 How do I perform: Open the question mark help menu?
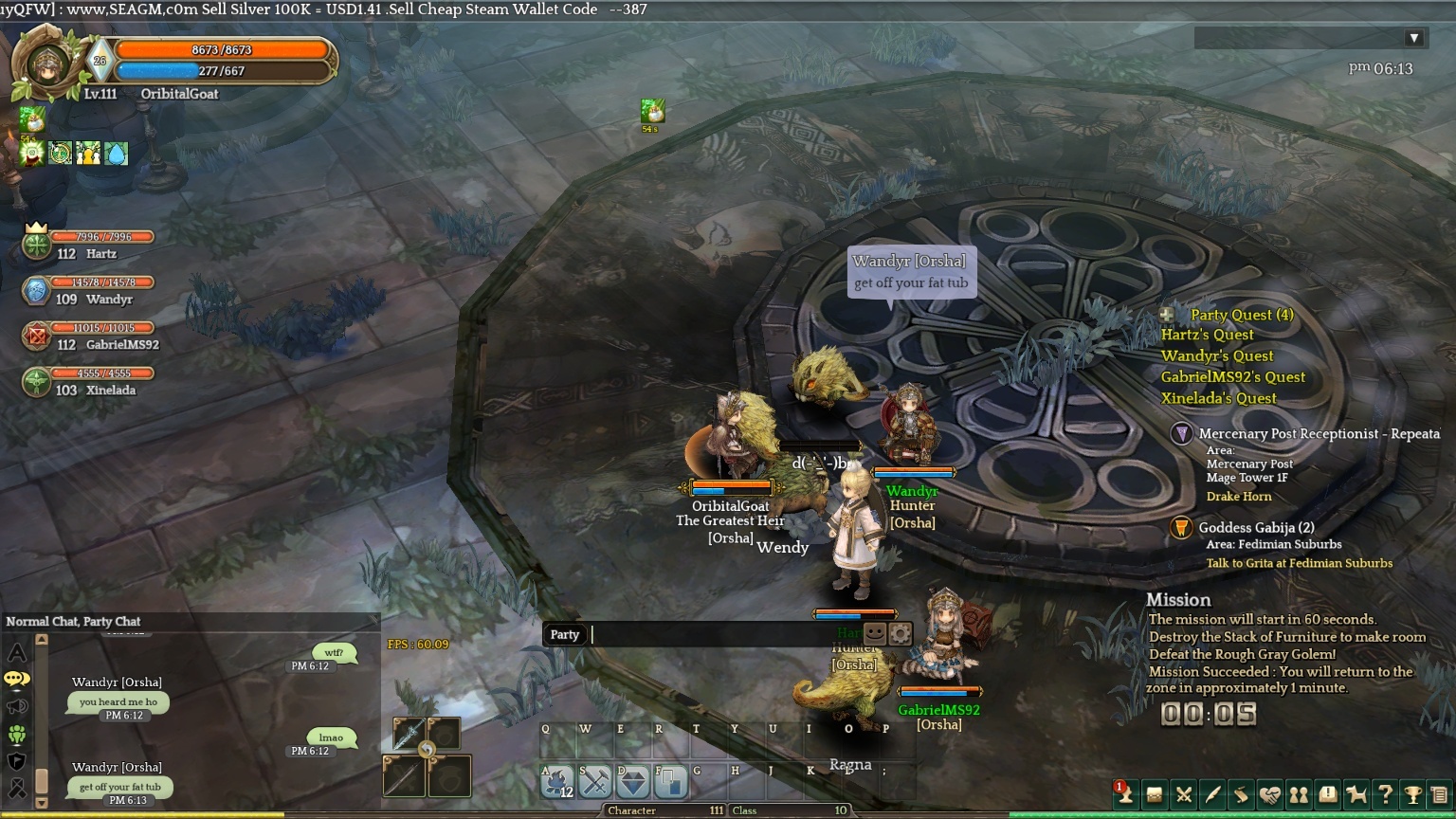pyautogui.click(x=1385, y=794)
